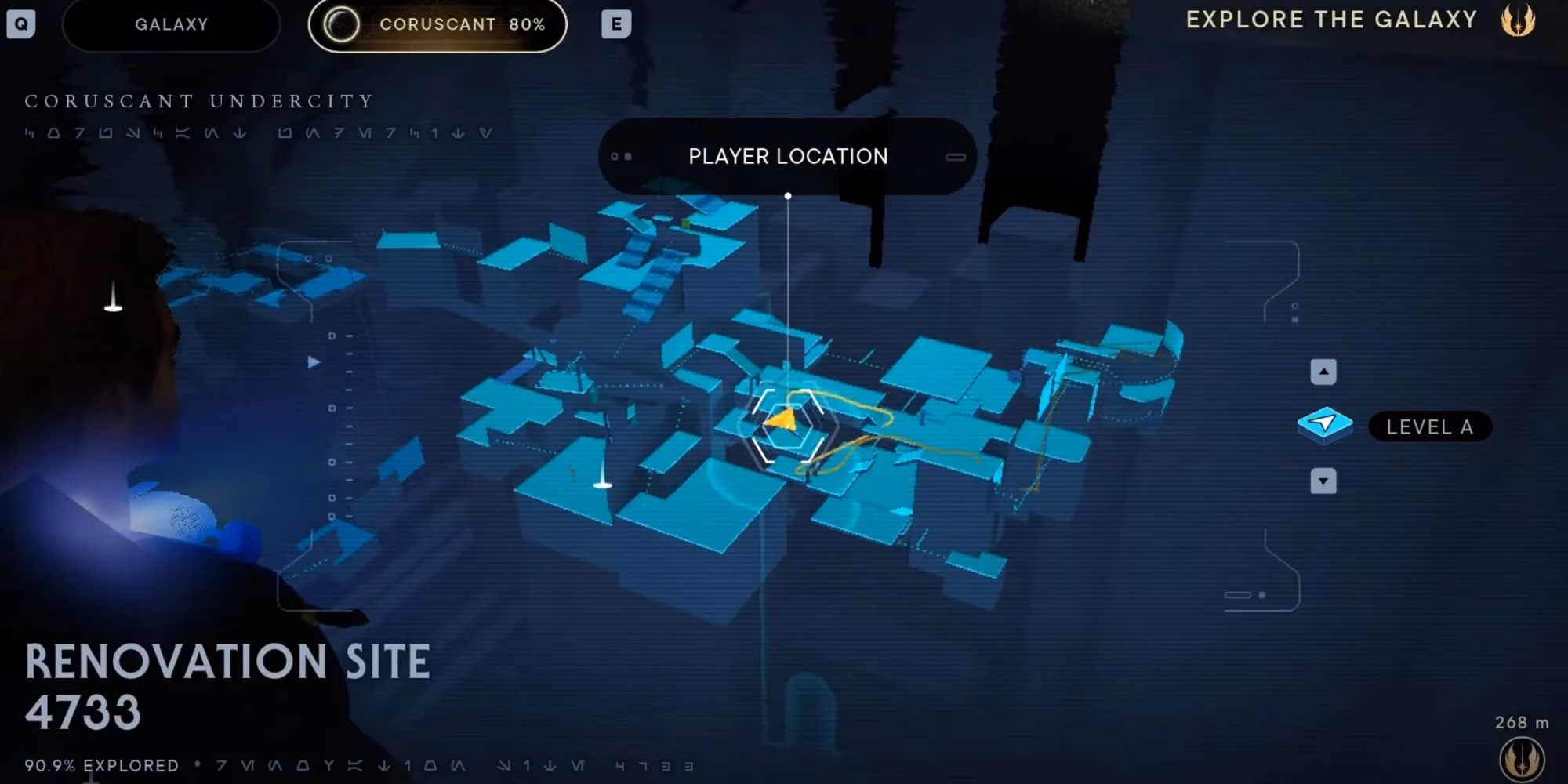1568x784 pixels.
Task: Switch to the Galaxy tab
Action: (171, 24)
